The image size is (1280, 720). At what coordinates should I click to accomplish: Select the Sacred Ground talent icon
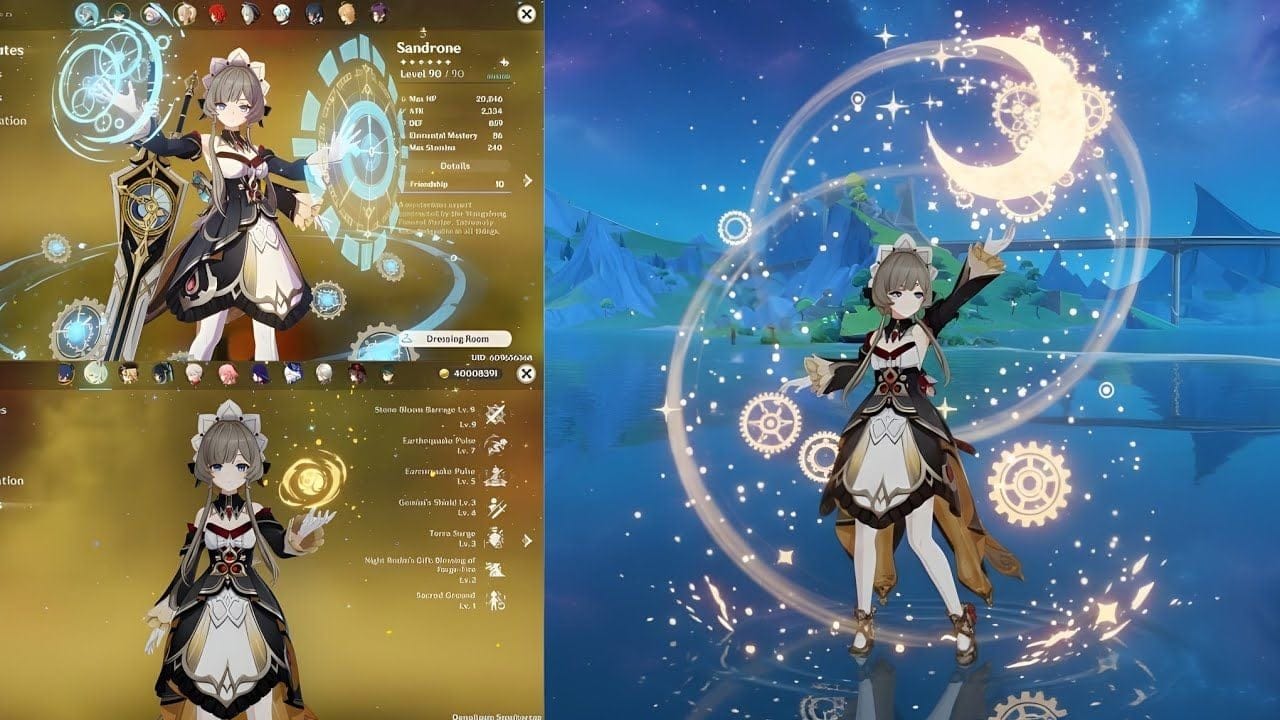point(494,600)
